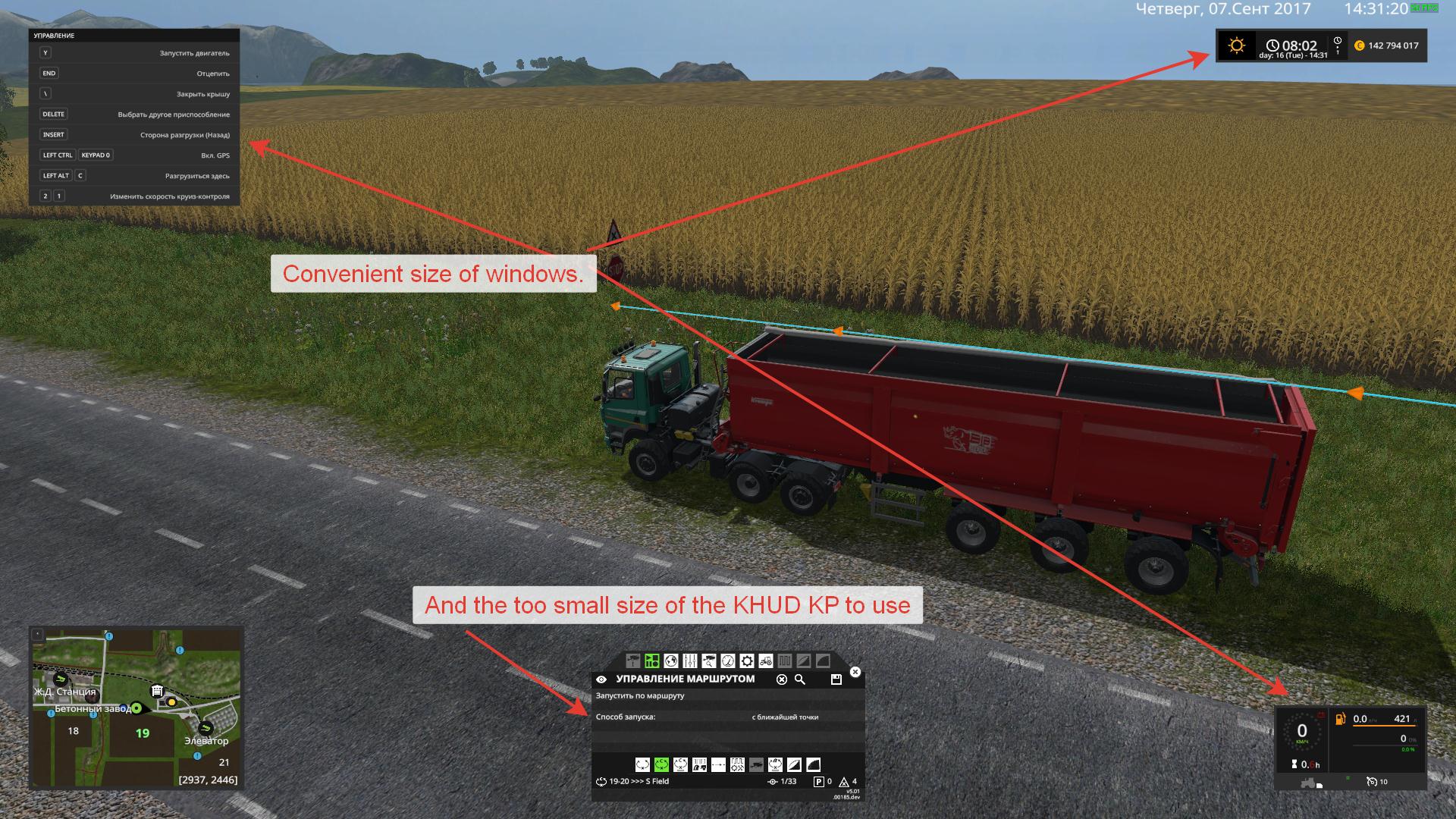Click the save floppy disk icon
The image size is (1456, 819).
click(x=837, y=679)
